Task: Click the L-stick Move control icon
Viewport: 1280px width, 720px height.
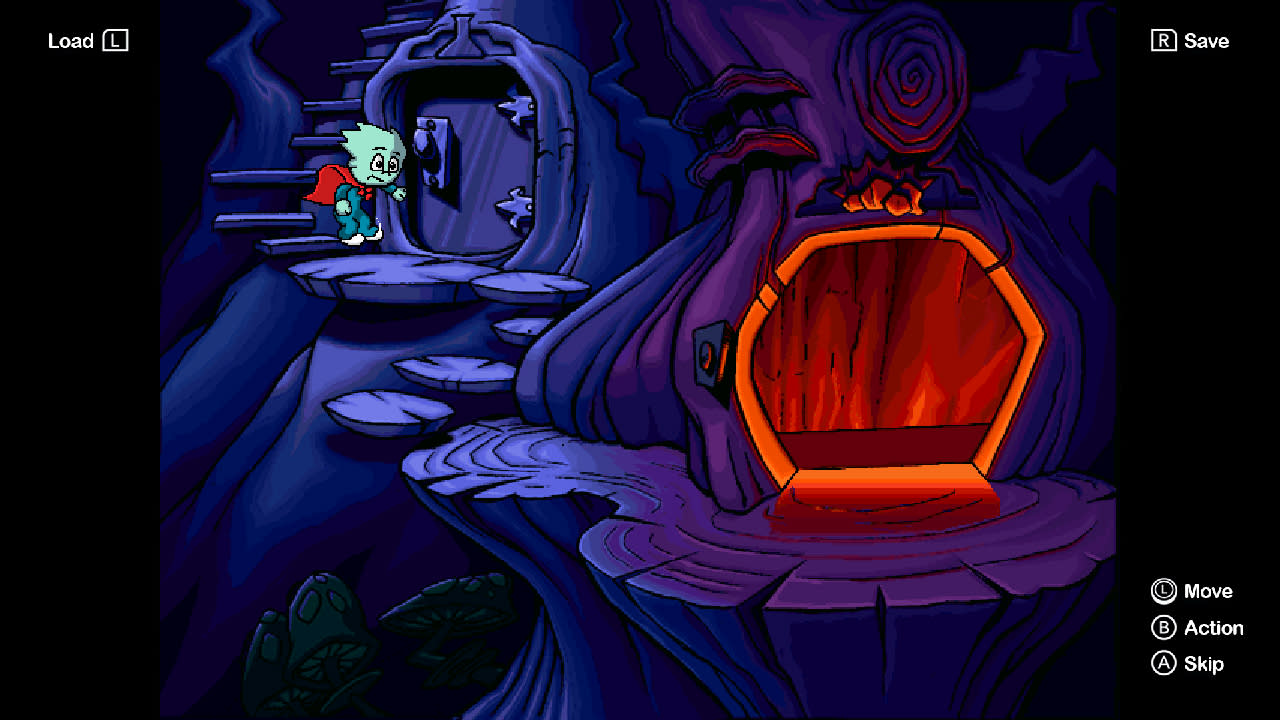Action: pyautogui.click(x=1163, y=591)
